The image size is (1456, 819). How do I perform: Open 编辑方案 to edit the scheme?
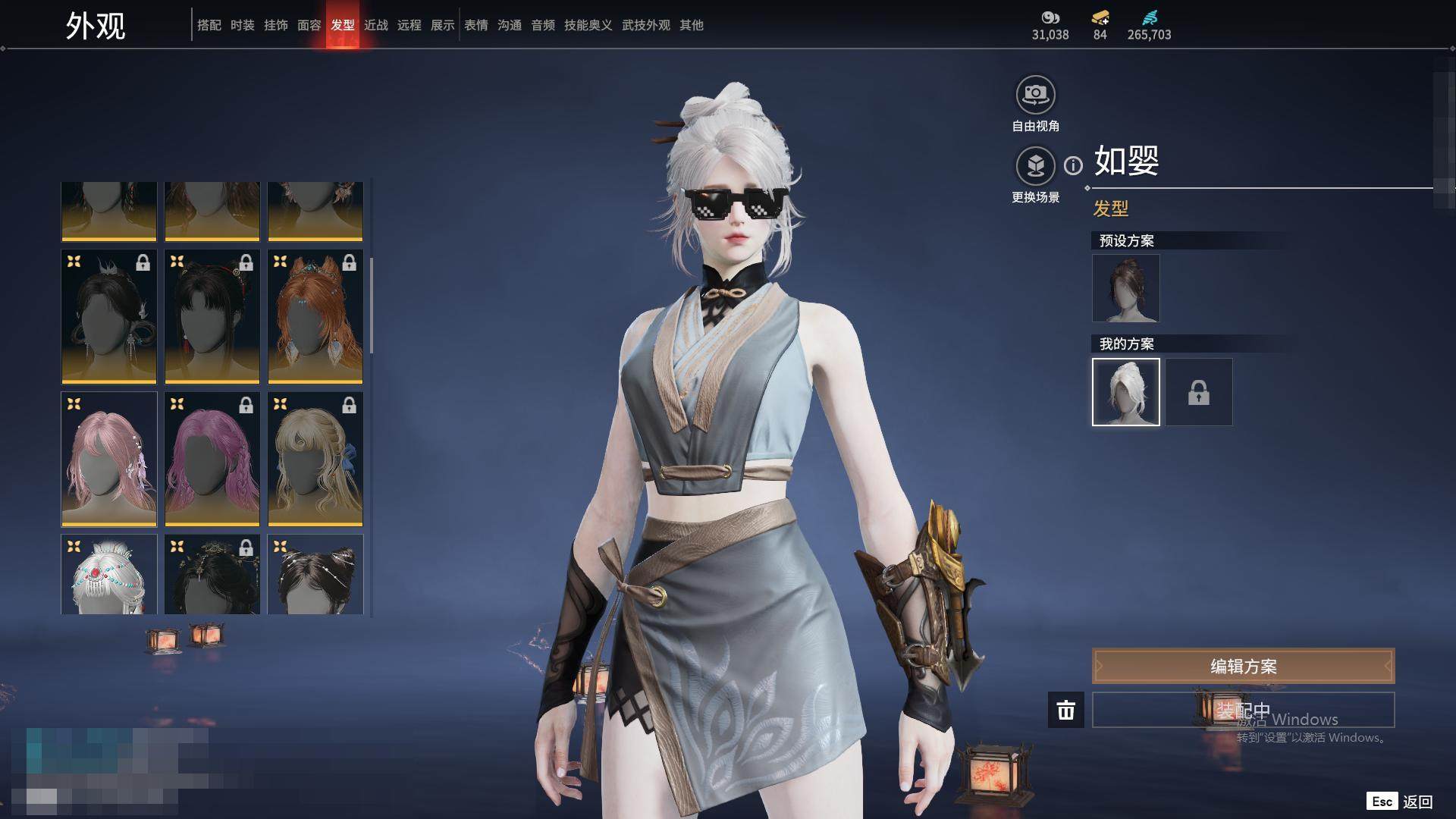[x=1243, y=667]
